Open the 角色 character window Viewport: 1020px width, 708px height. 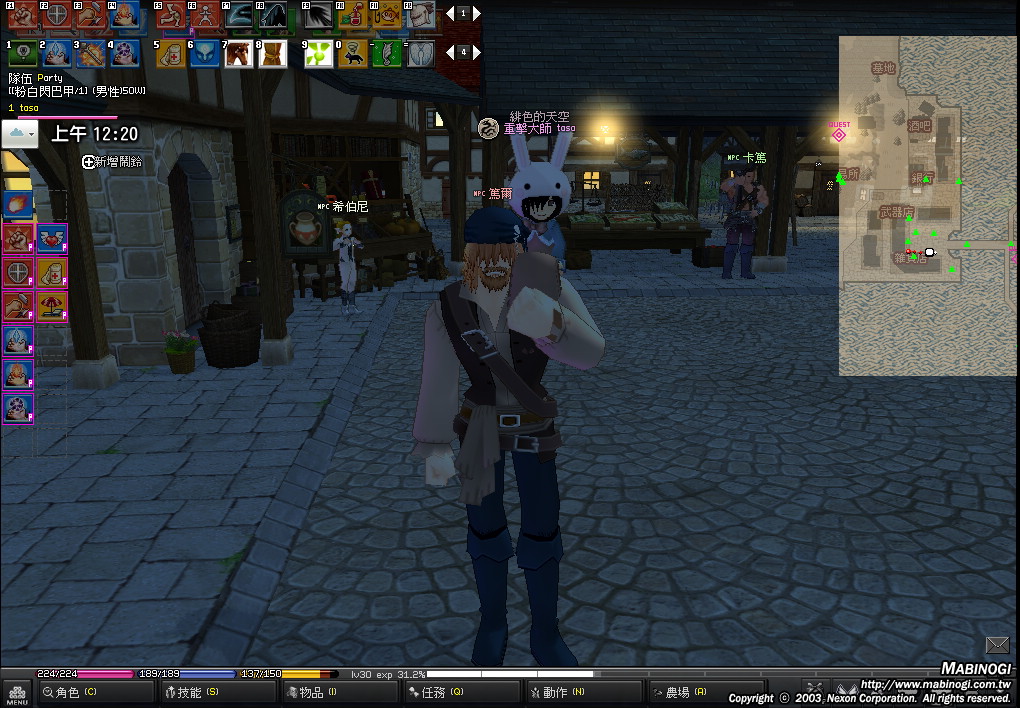[x=70, y=692]
